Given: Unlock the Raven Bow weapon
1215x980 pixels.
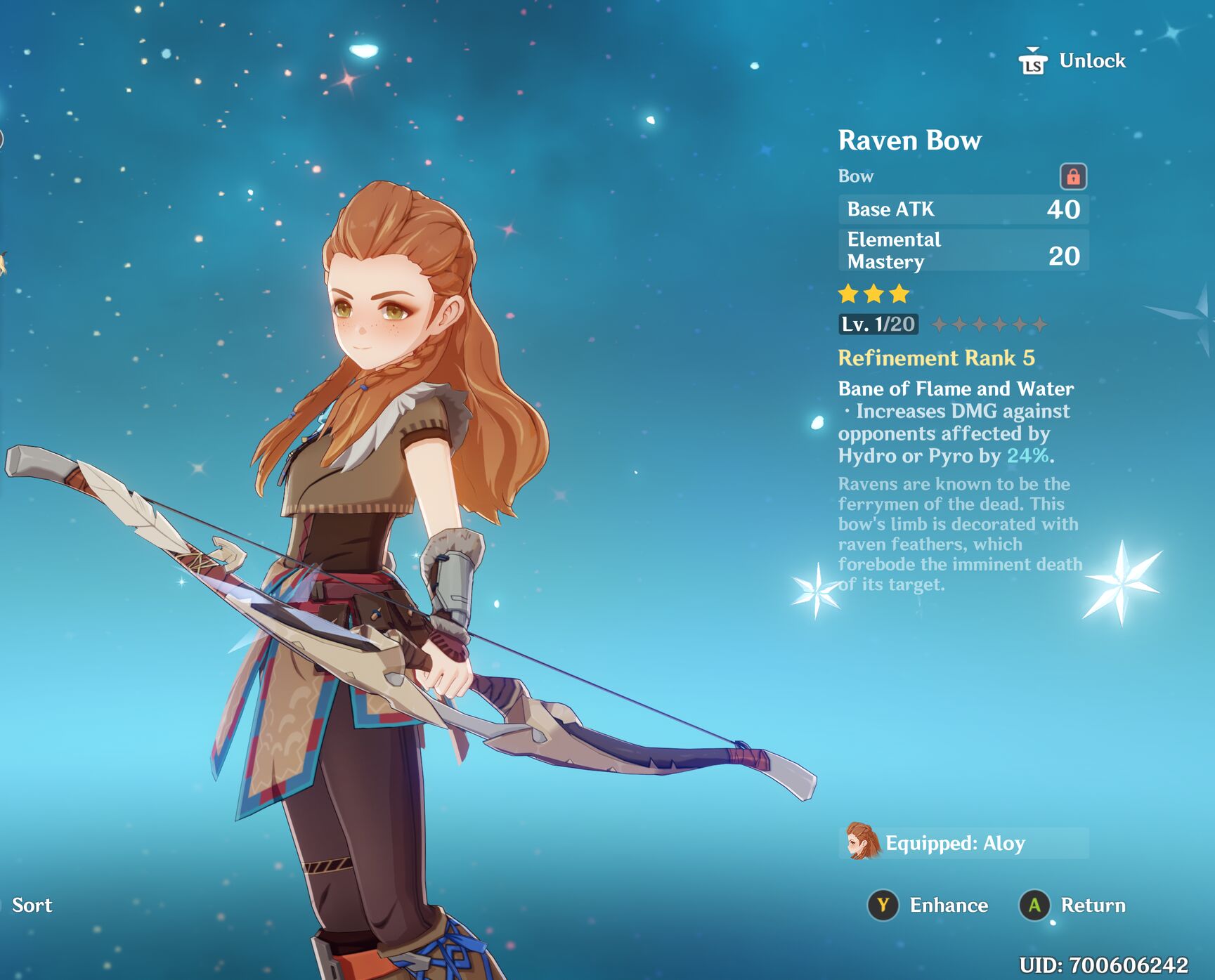Looking at the screenshot, I should [1072, 62].
